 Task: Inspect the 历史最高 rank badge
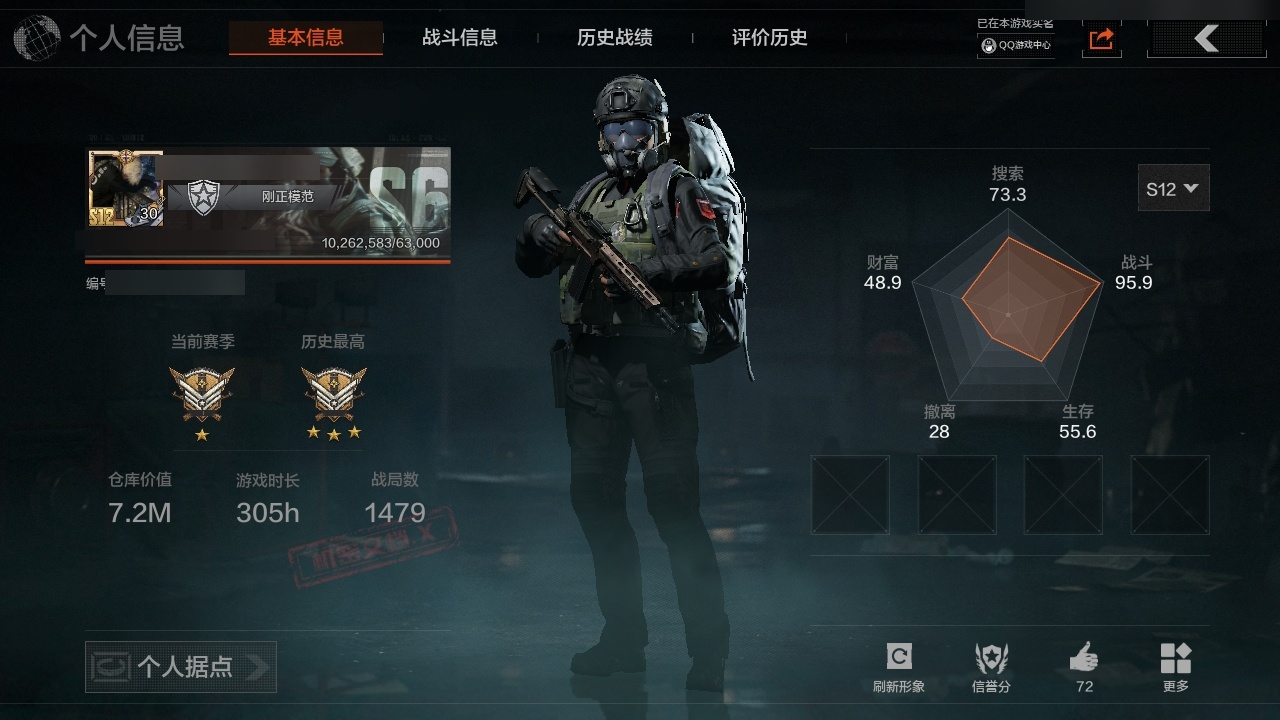point(333,392)
